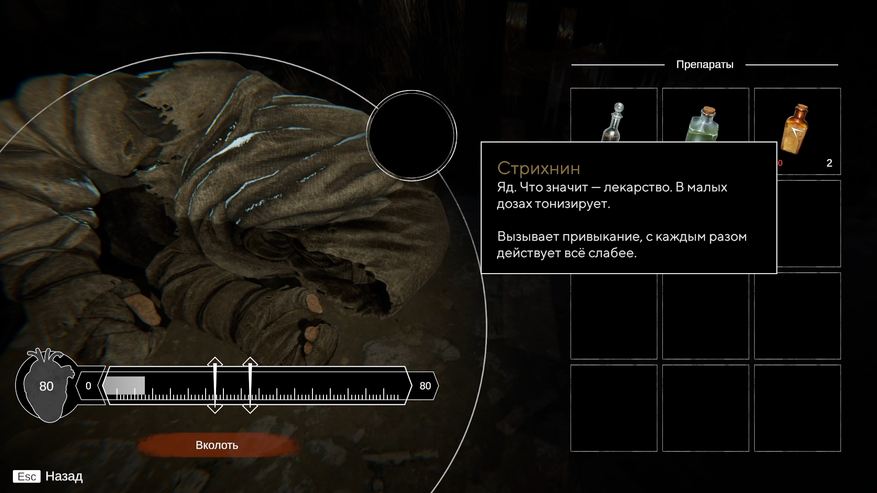The width and height of the screenshot is (877, 493).
Task: Select the orange strychnine bottle slot
Action: pos(796,129)
